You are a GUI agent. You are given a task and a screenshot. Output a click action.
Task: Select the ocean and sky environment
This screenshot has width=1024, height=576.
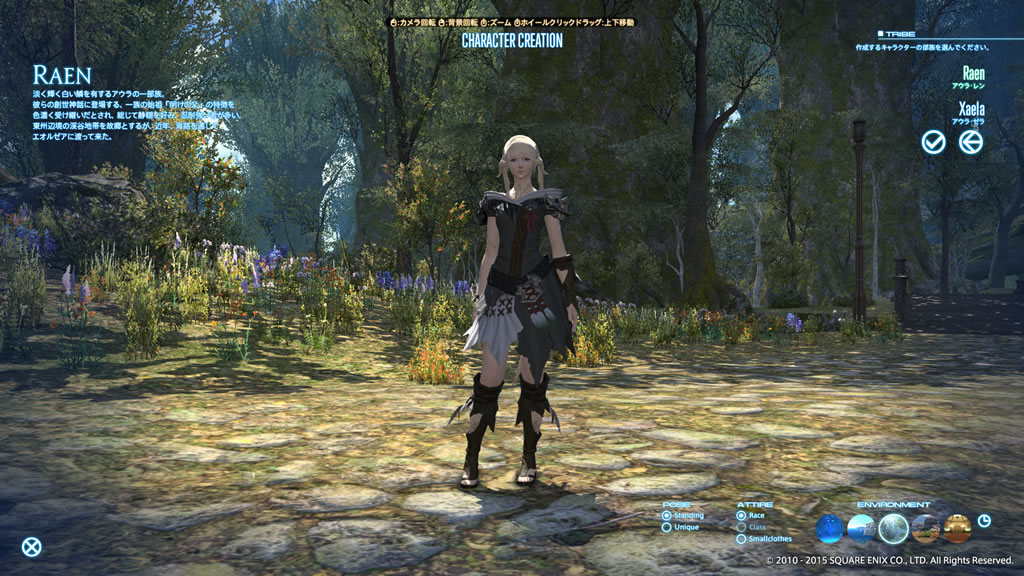click(x=861, y=528)
